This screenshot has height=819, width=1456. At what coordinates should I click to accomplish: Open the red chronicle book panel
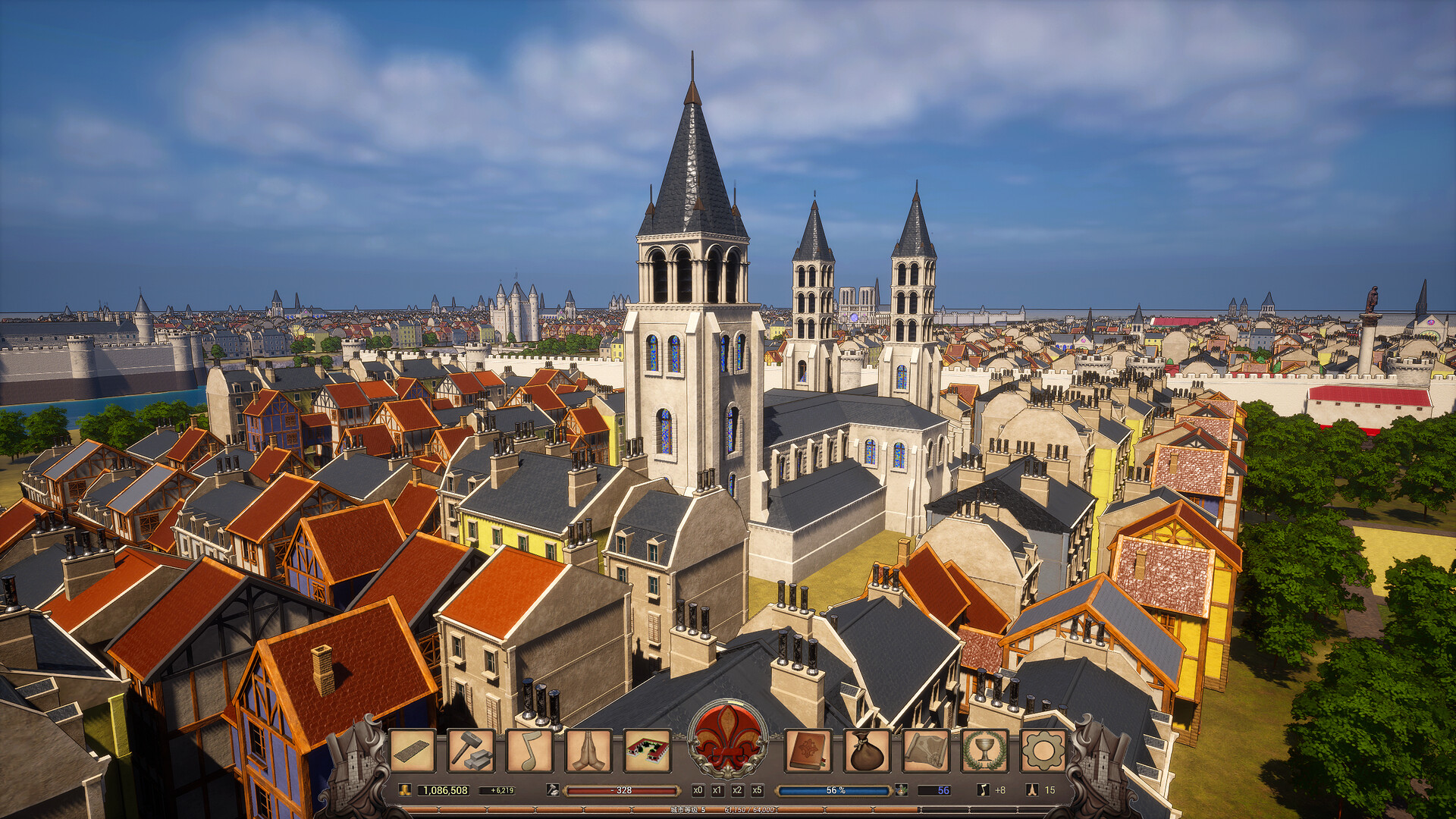click(807, 751)
